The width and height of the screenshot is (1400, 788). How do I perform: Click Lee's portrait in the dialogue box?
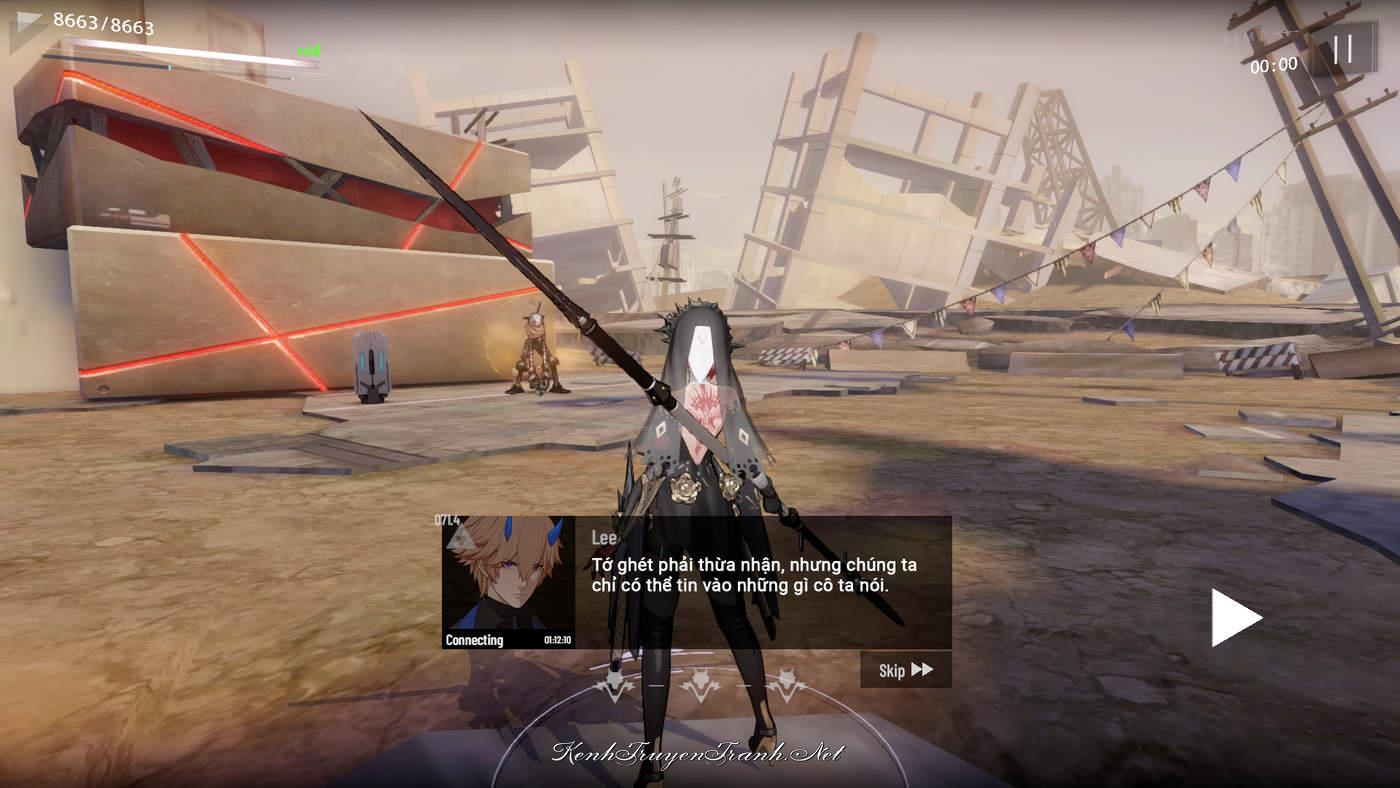coord(508,578)
